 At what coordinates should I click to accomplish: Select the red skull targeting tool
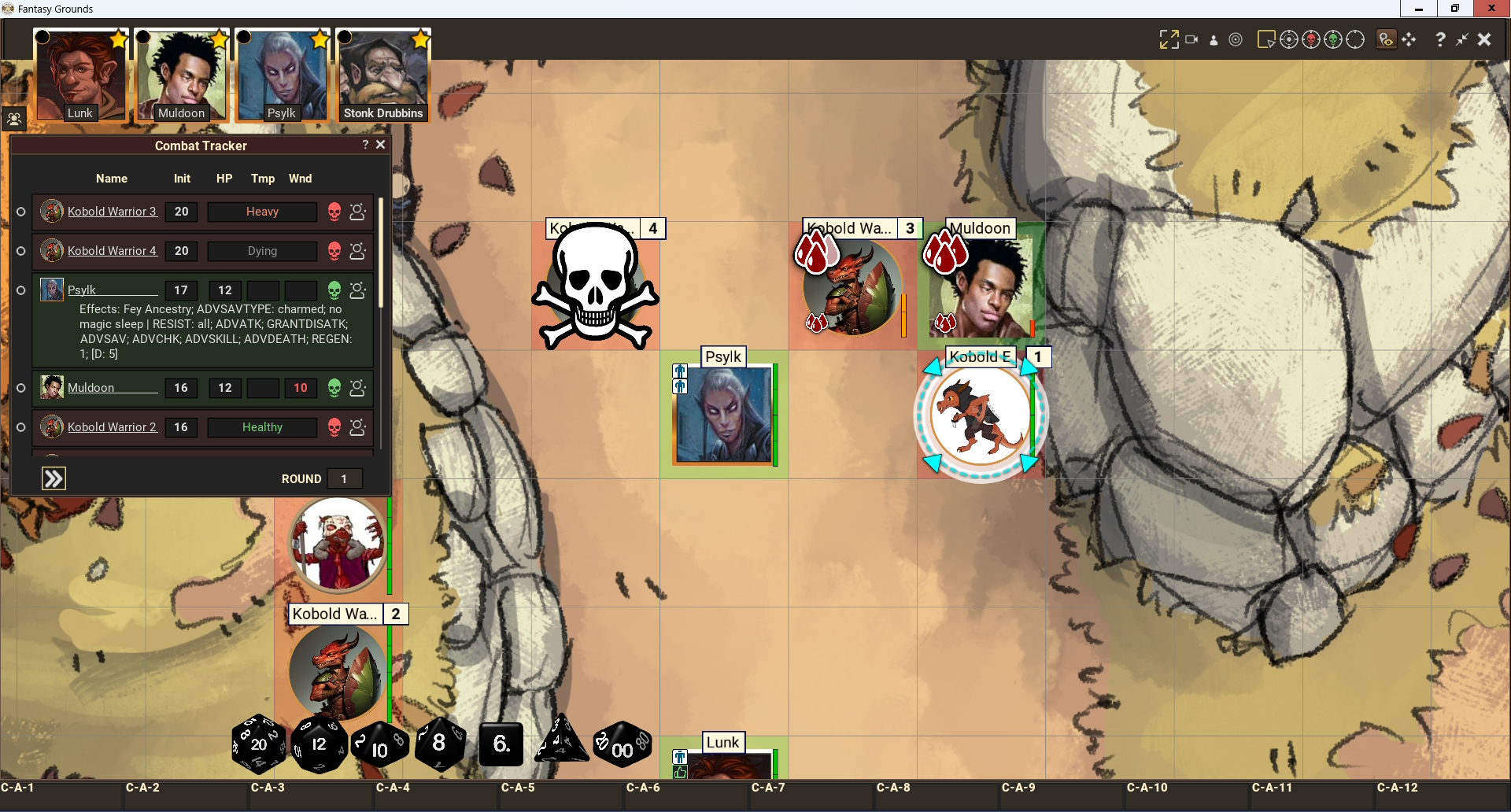tap(1311, 39)
